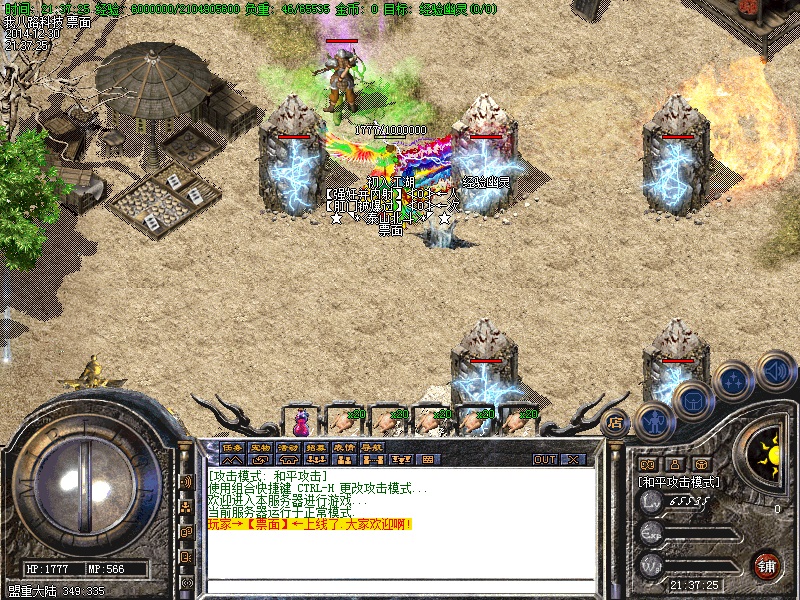800x600 pixels.
Task: Open the skills sparkle round button
Action: 733,381
